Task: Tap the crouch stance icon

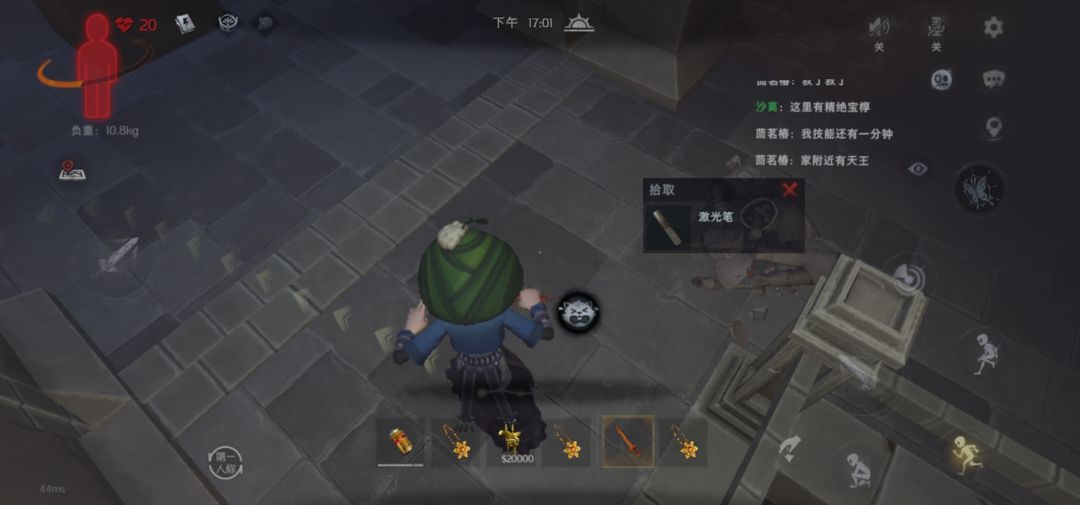Action: [x=857, y=466]
